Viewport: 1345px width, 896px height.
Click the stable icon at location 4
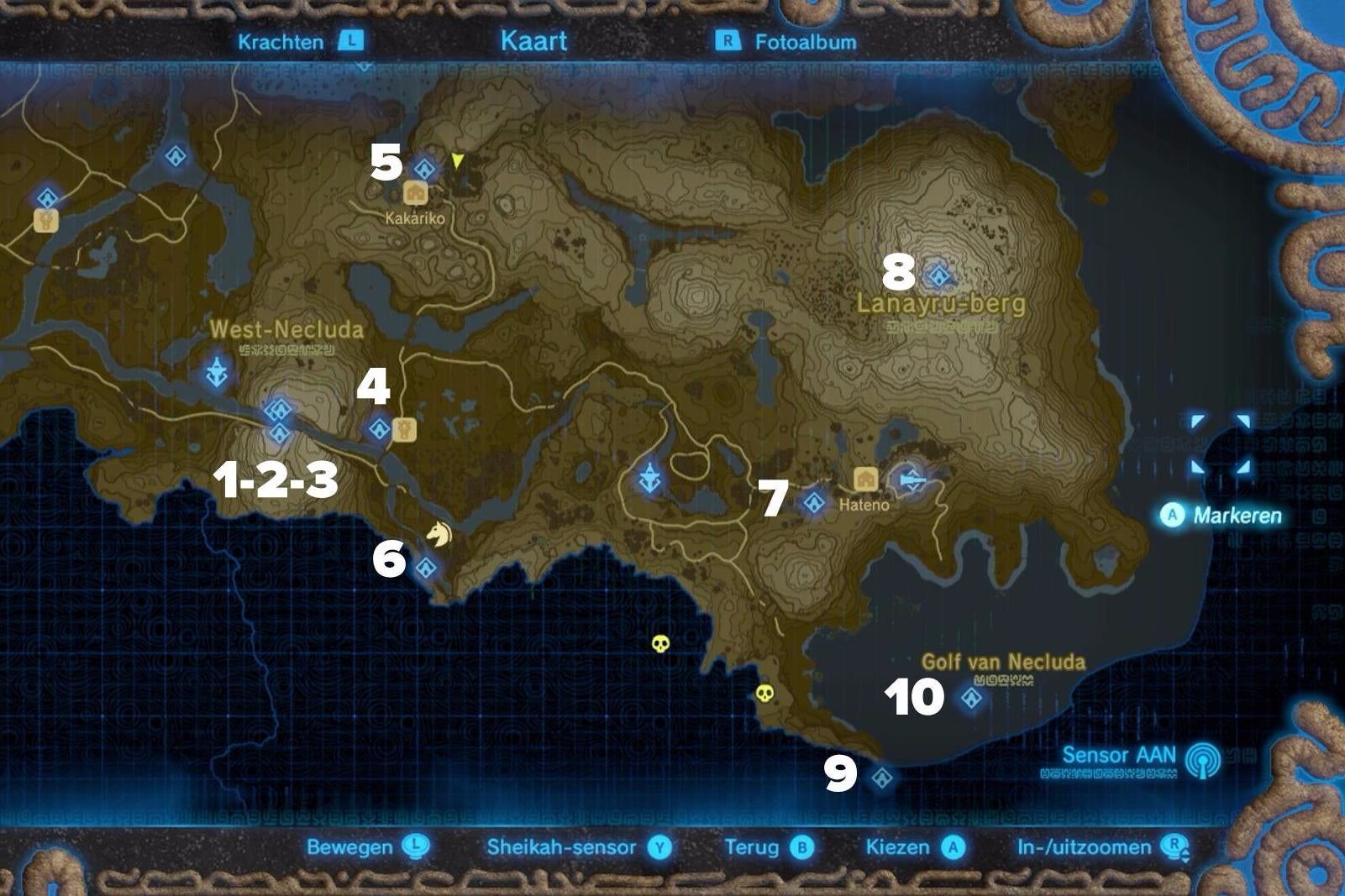[x=407, y=430]
